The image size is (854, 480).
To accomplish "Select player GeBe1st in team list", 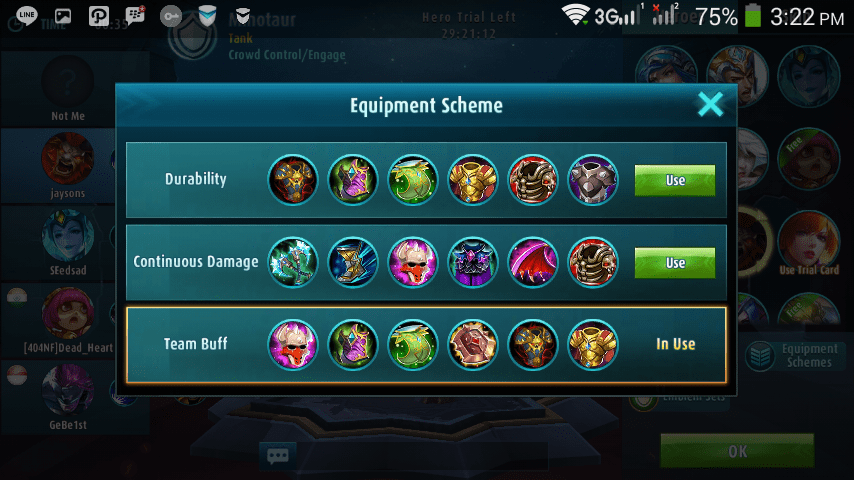I will [x=68, y=393].
